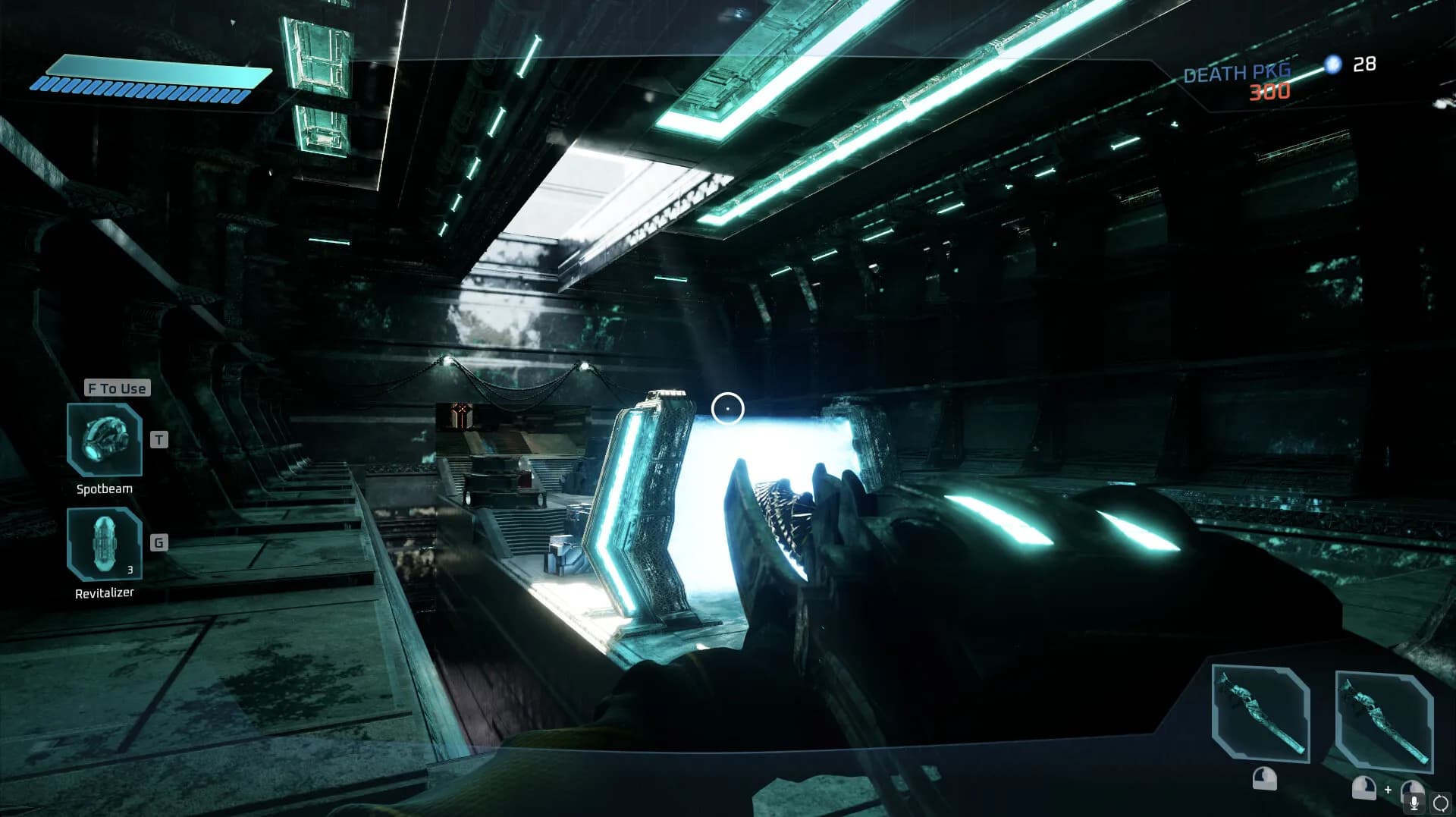Viewport: 1456px width, 817px height.
Task: Toggle the T keybind badge beside Spotbeam
Action: 158,438
